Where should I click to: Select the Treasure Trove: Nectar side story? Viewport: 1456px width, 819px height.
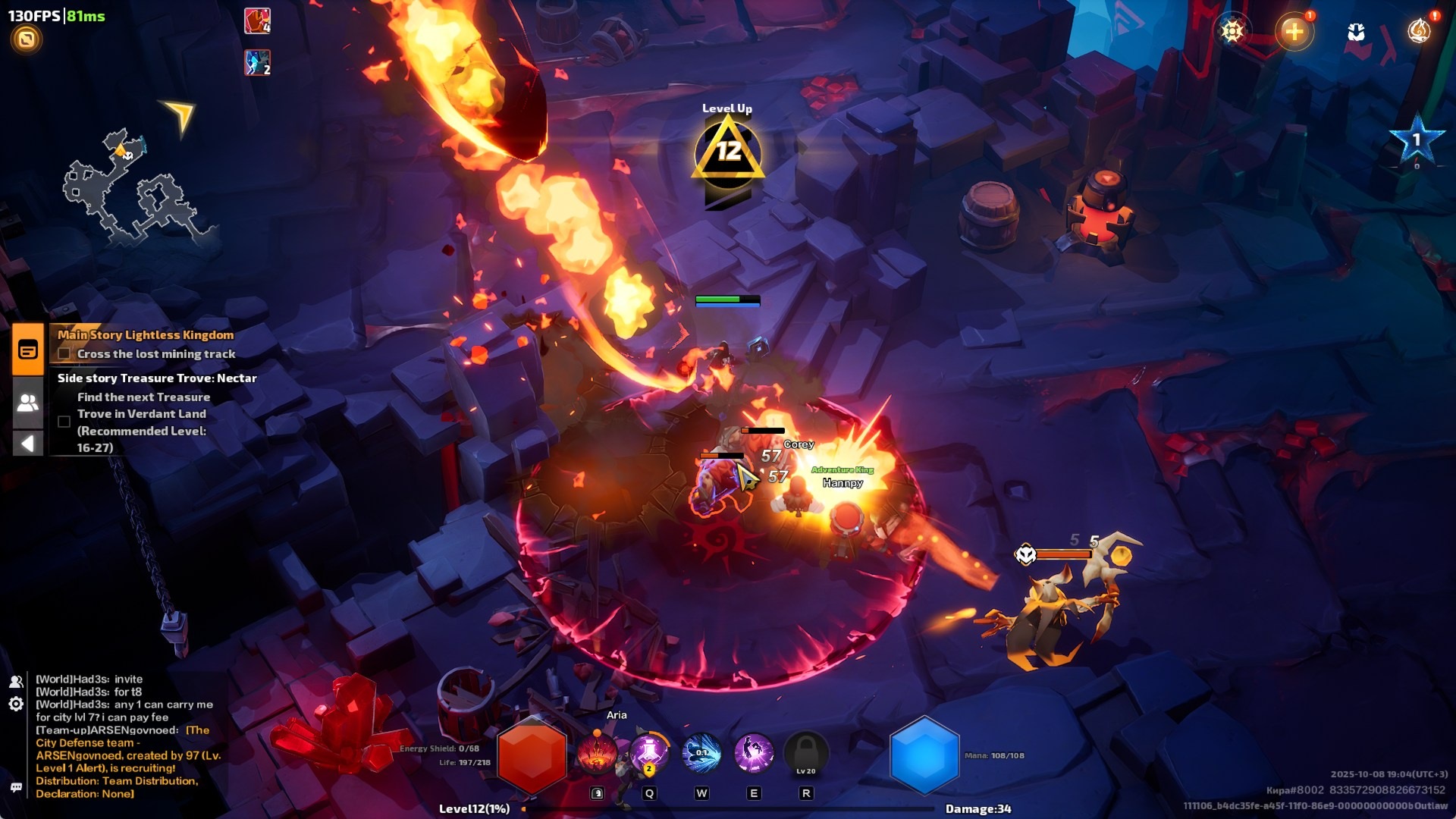157,378
